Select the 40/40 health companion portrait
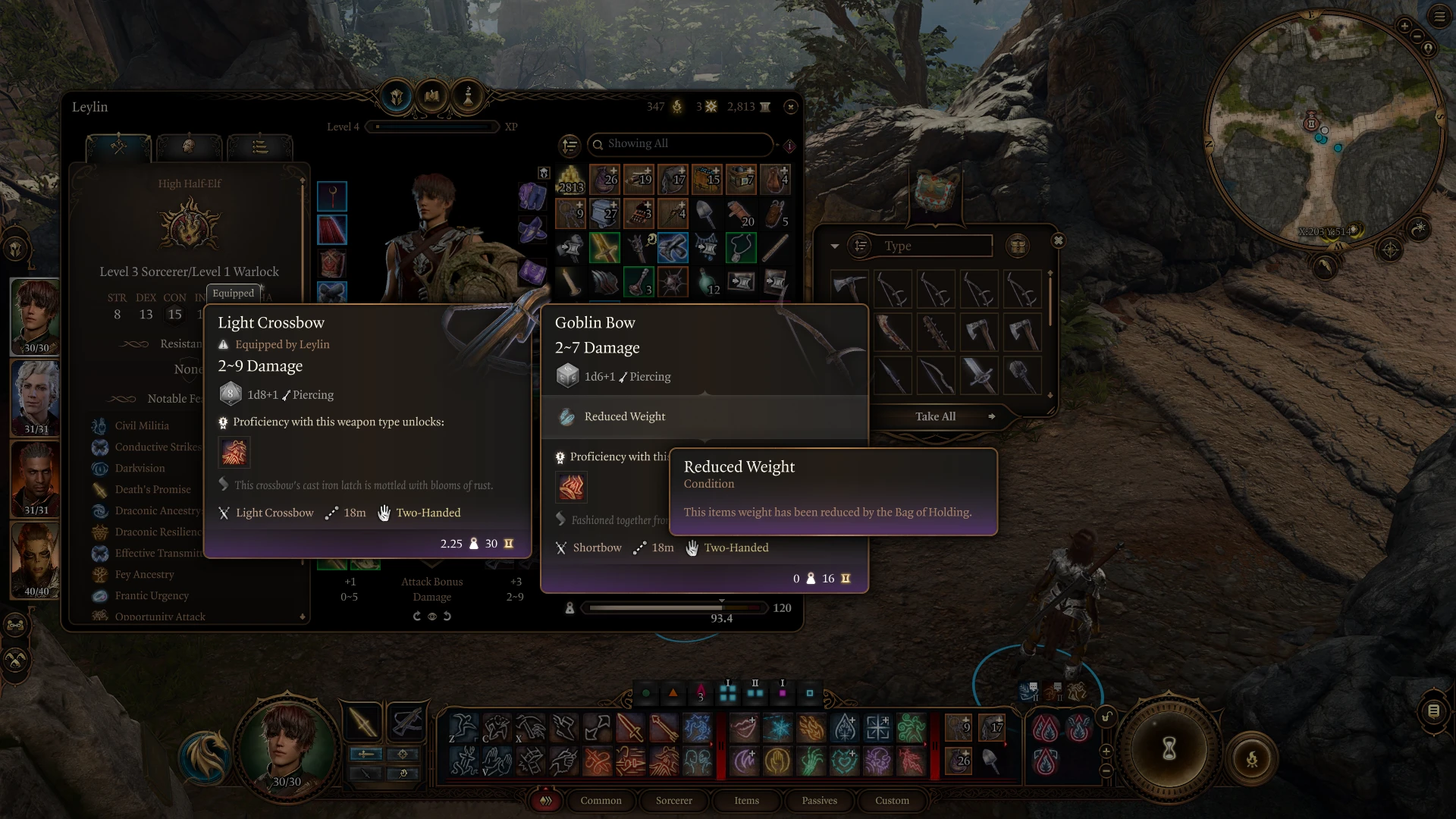Viewport: 1456px width, 819px height. point(36,560)
